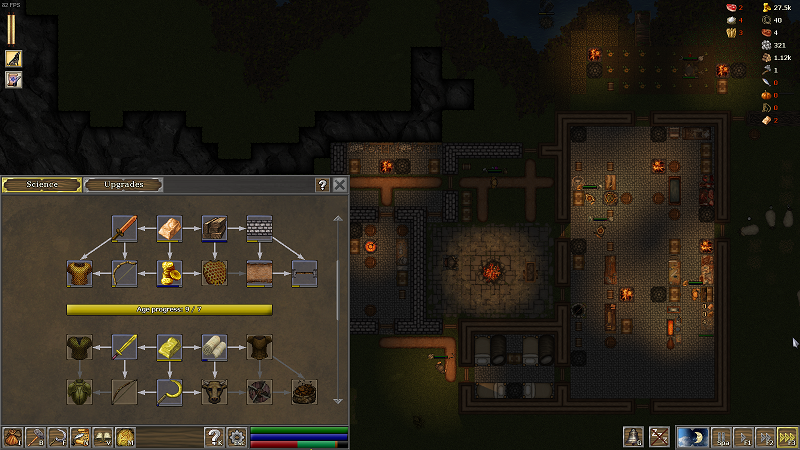Screen dimensions: 800x450
Task: Close the science panel
Action: click(x=340, y=185)
